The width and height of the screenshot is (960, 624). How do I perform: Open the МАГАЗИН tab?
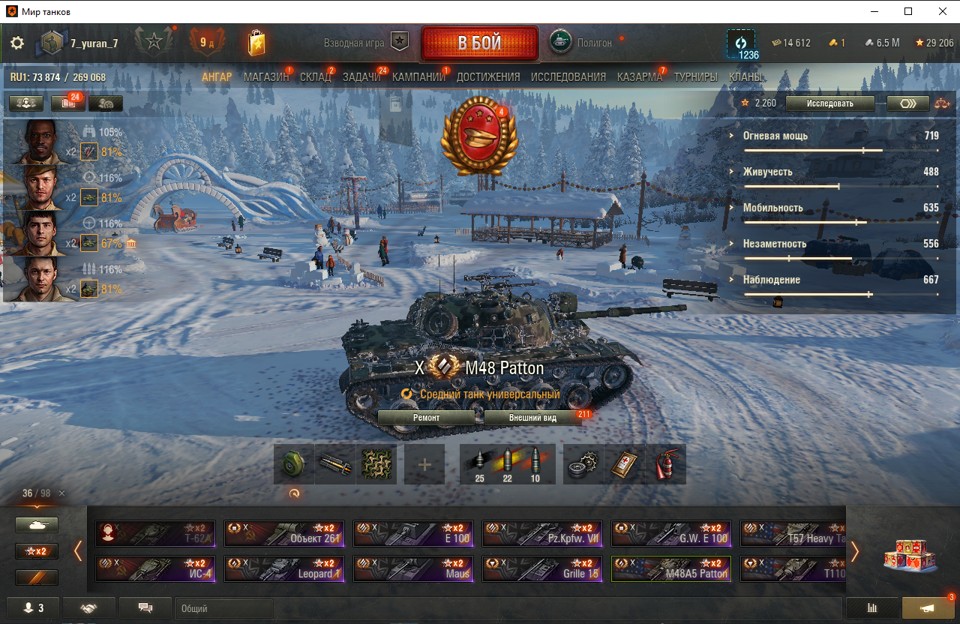point(265,77)
